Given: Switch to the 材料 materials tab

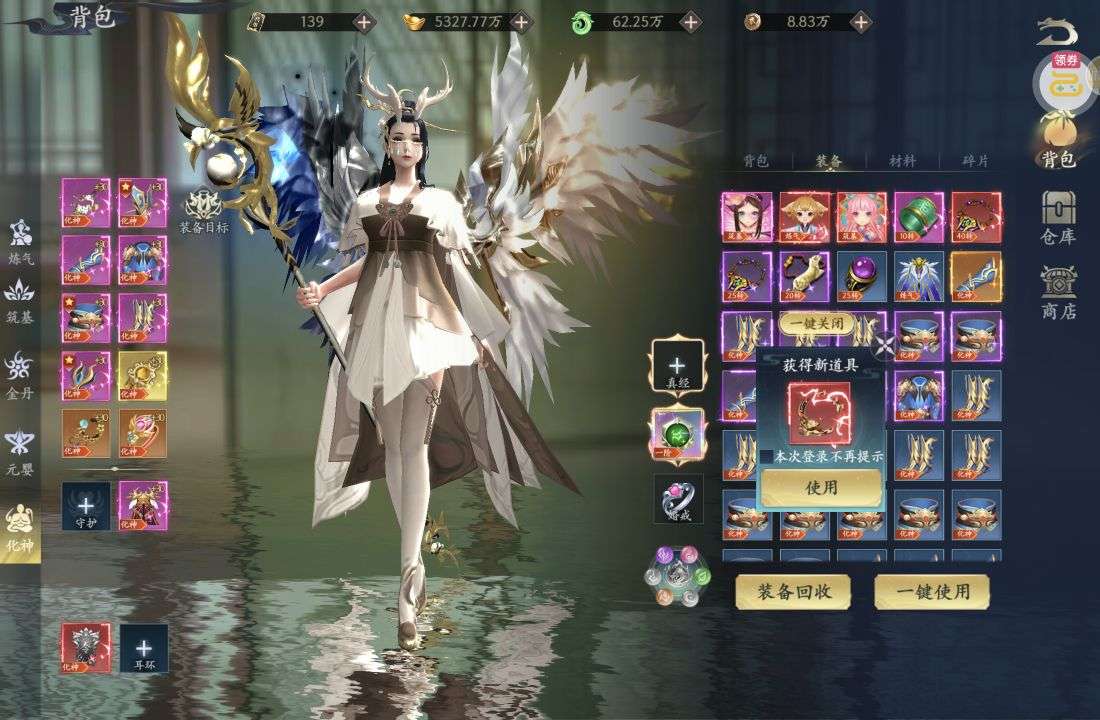Looking at the screenshot, I should [902, 160].
